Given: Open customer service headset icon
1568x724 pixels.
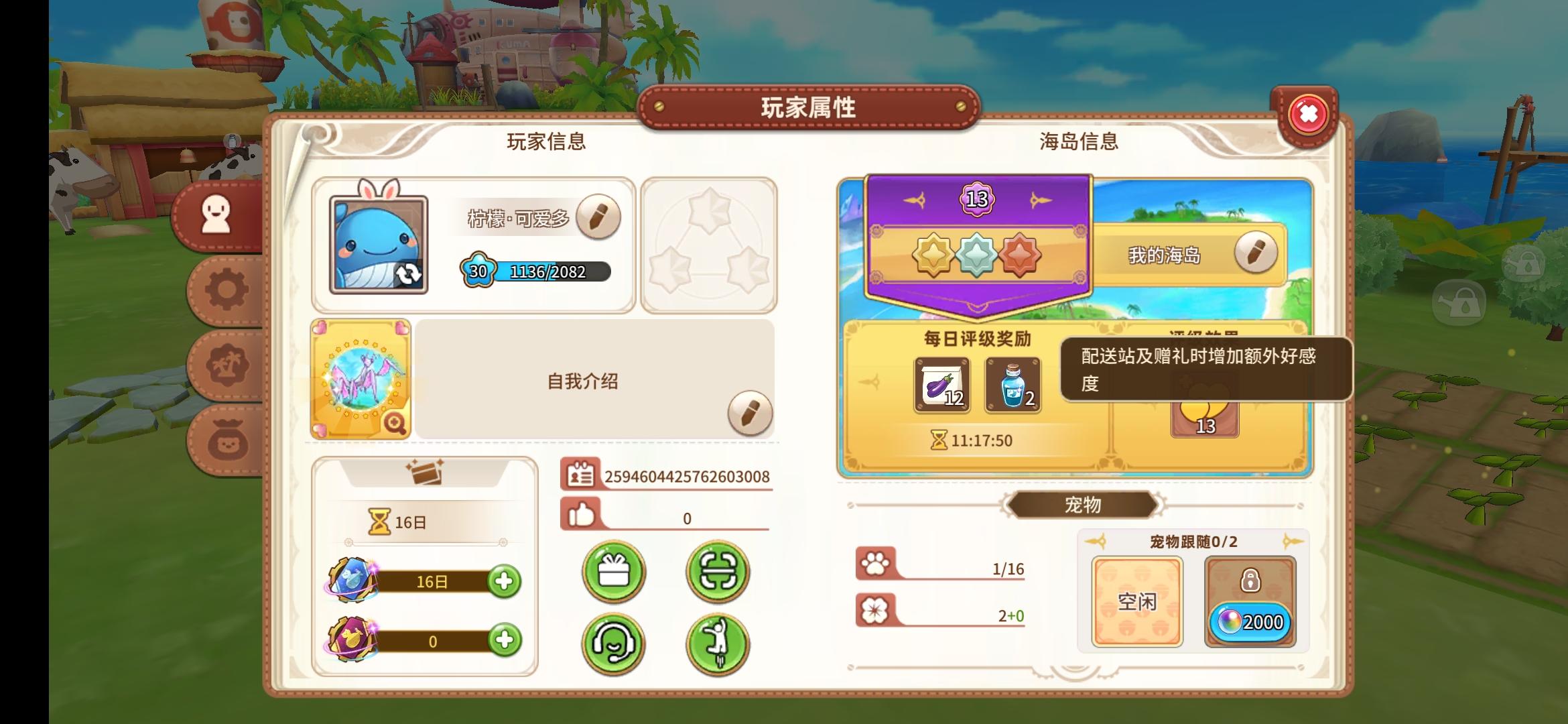Looking at the screenshot, I should click(614, 645).
